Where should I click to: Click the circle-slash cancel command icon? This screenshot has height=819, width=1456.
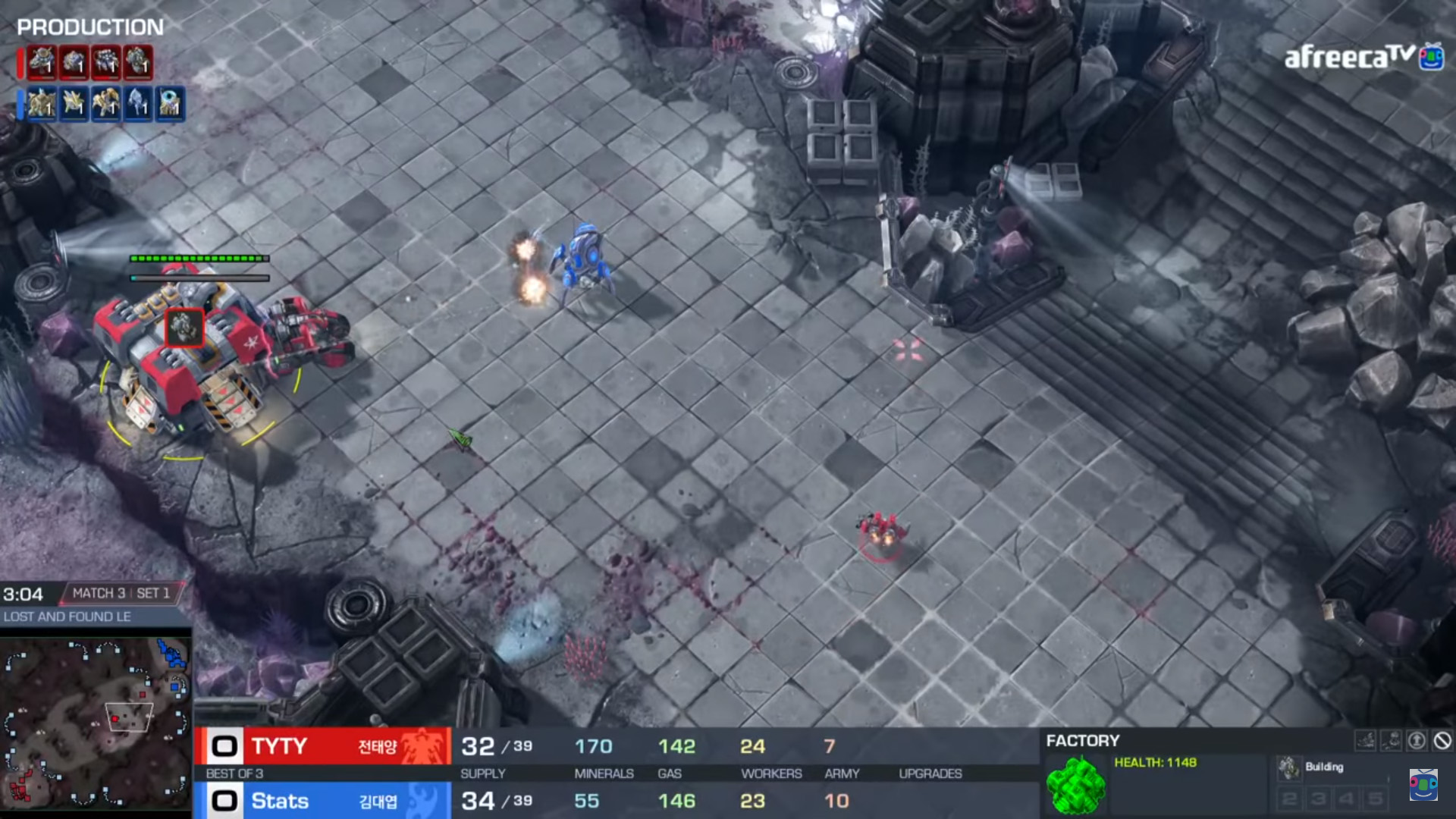[x=1442, y=741]
